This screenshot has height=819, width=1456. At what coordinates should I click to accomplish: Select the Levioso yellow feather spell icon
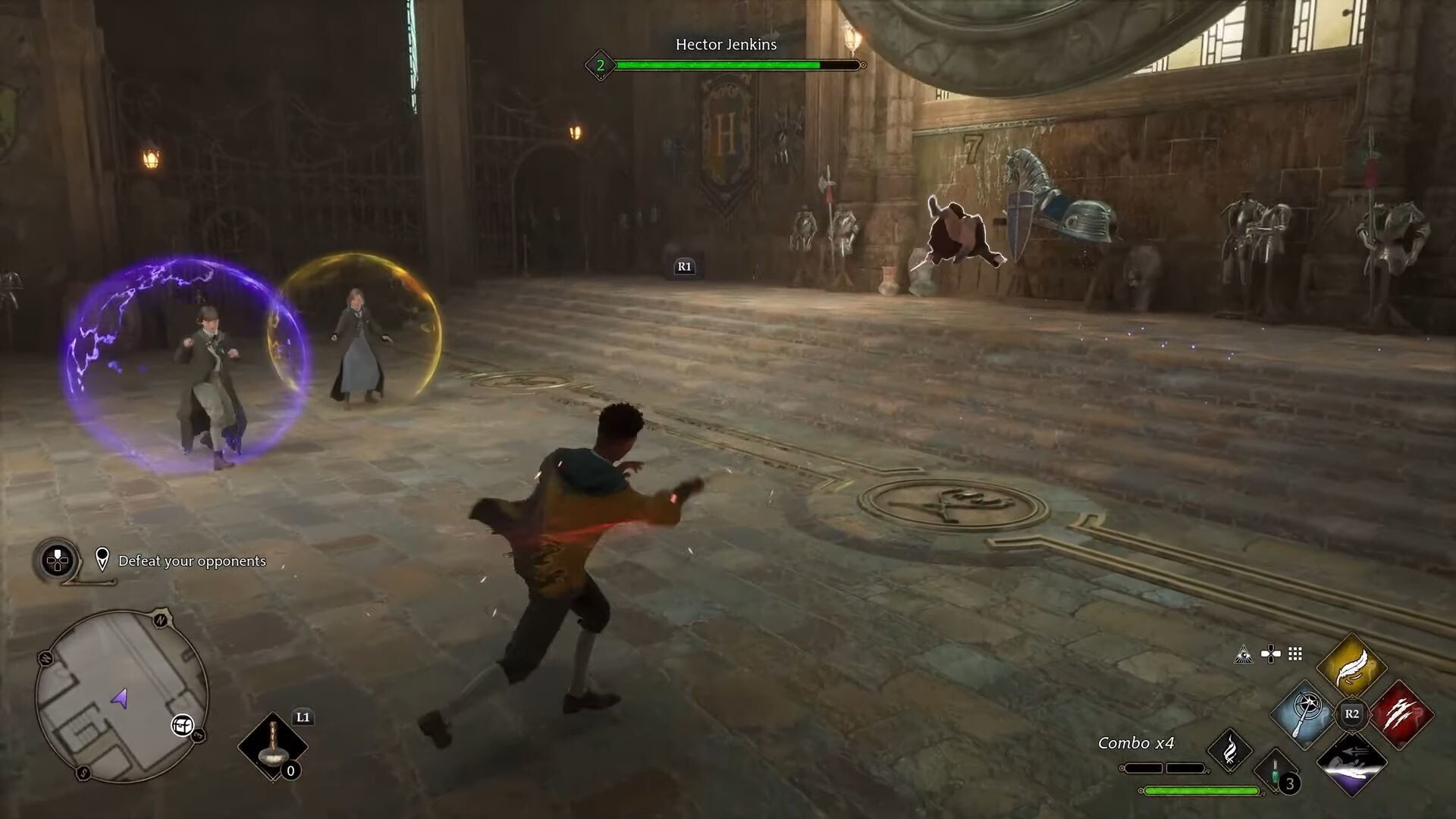coord(1351,667)
